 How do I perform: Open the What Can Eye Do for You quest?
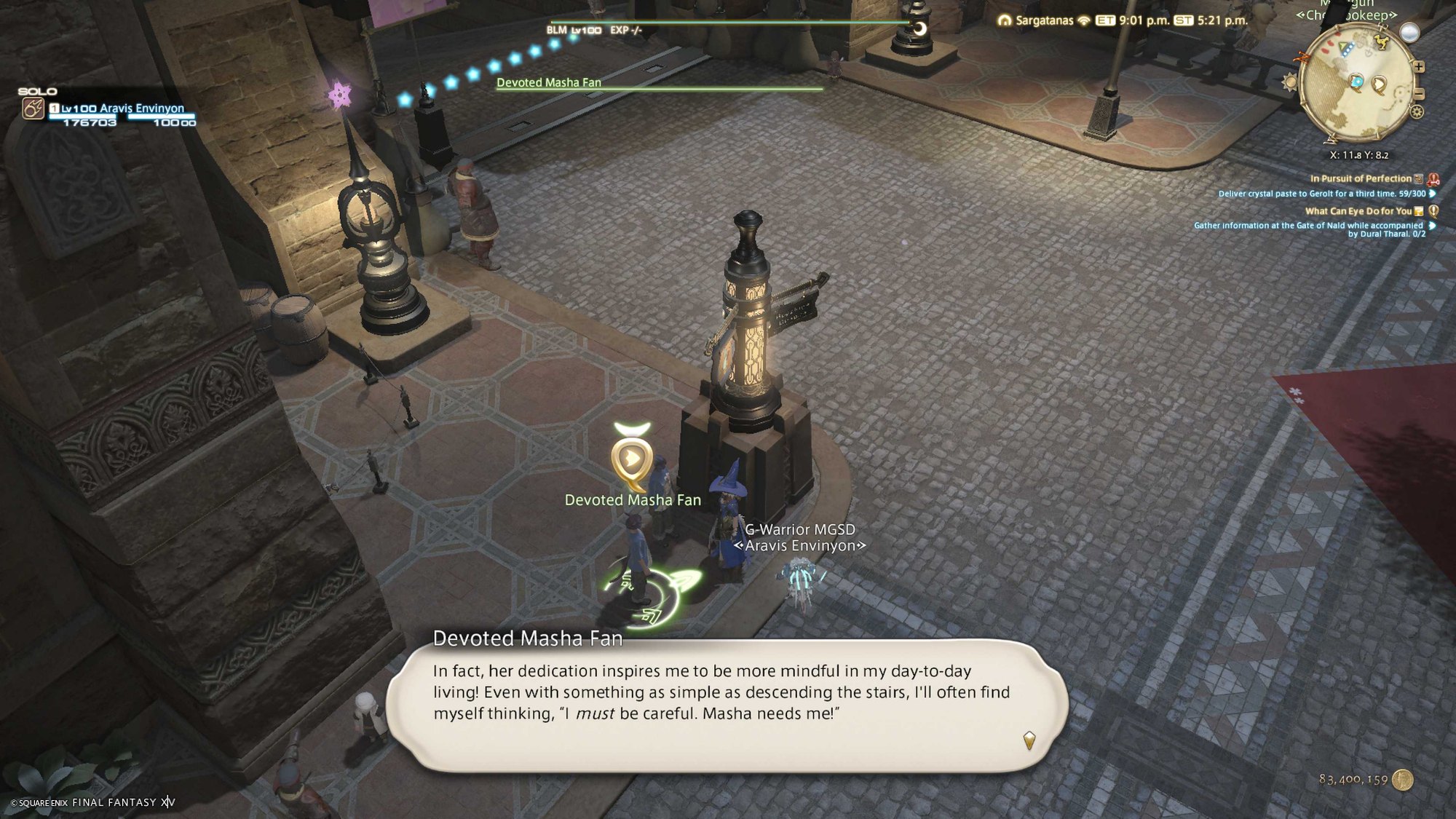tap(1358, 211)
